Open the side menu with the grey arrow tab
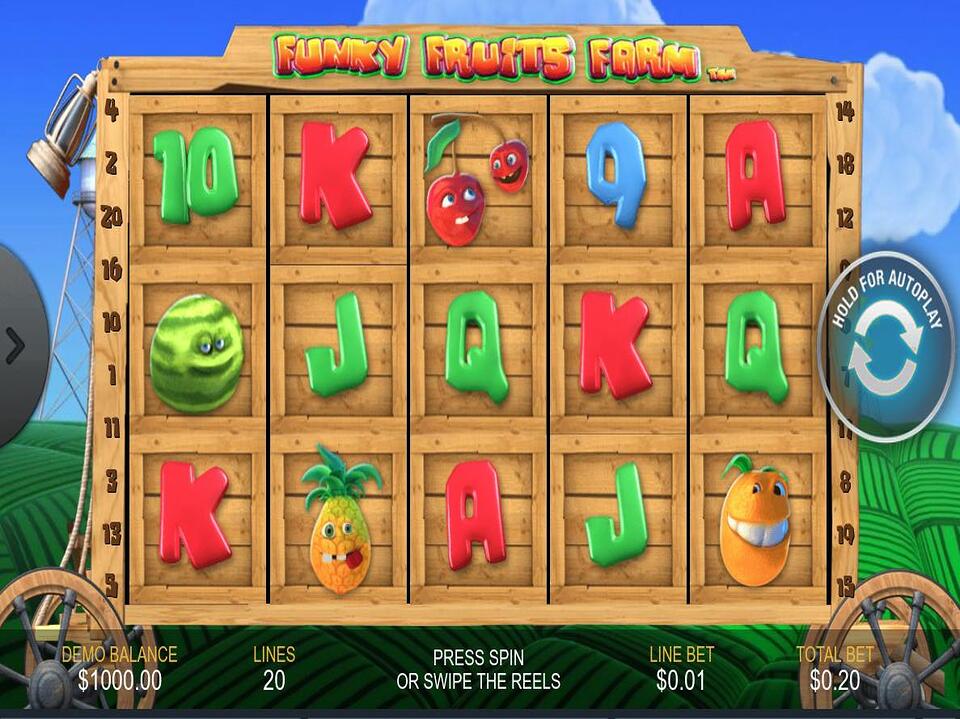Screen dimensions: 960x719 (x=17, y=345)
